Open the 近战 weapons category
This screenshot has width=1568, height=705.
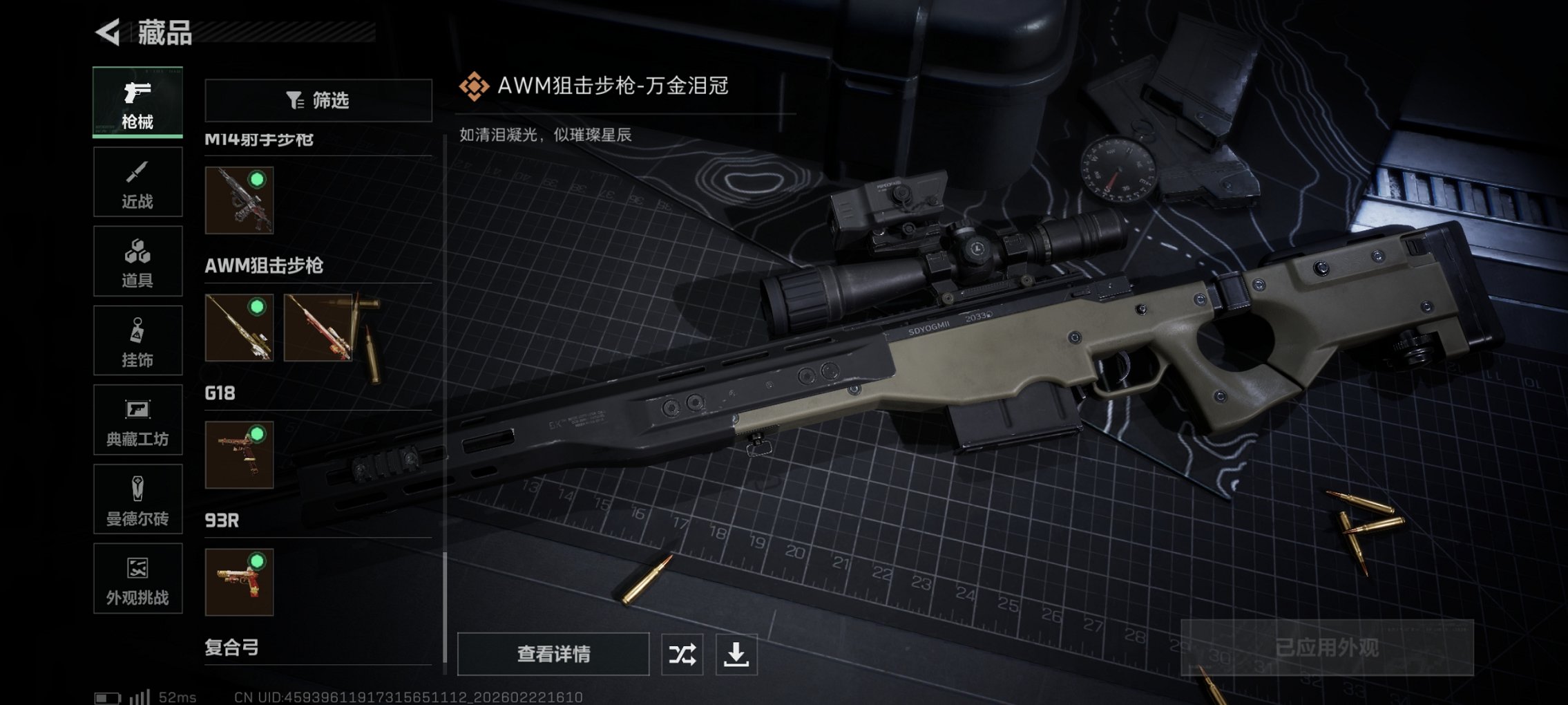click(x=137, y=181)
